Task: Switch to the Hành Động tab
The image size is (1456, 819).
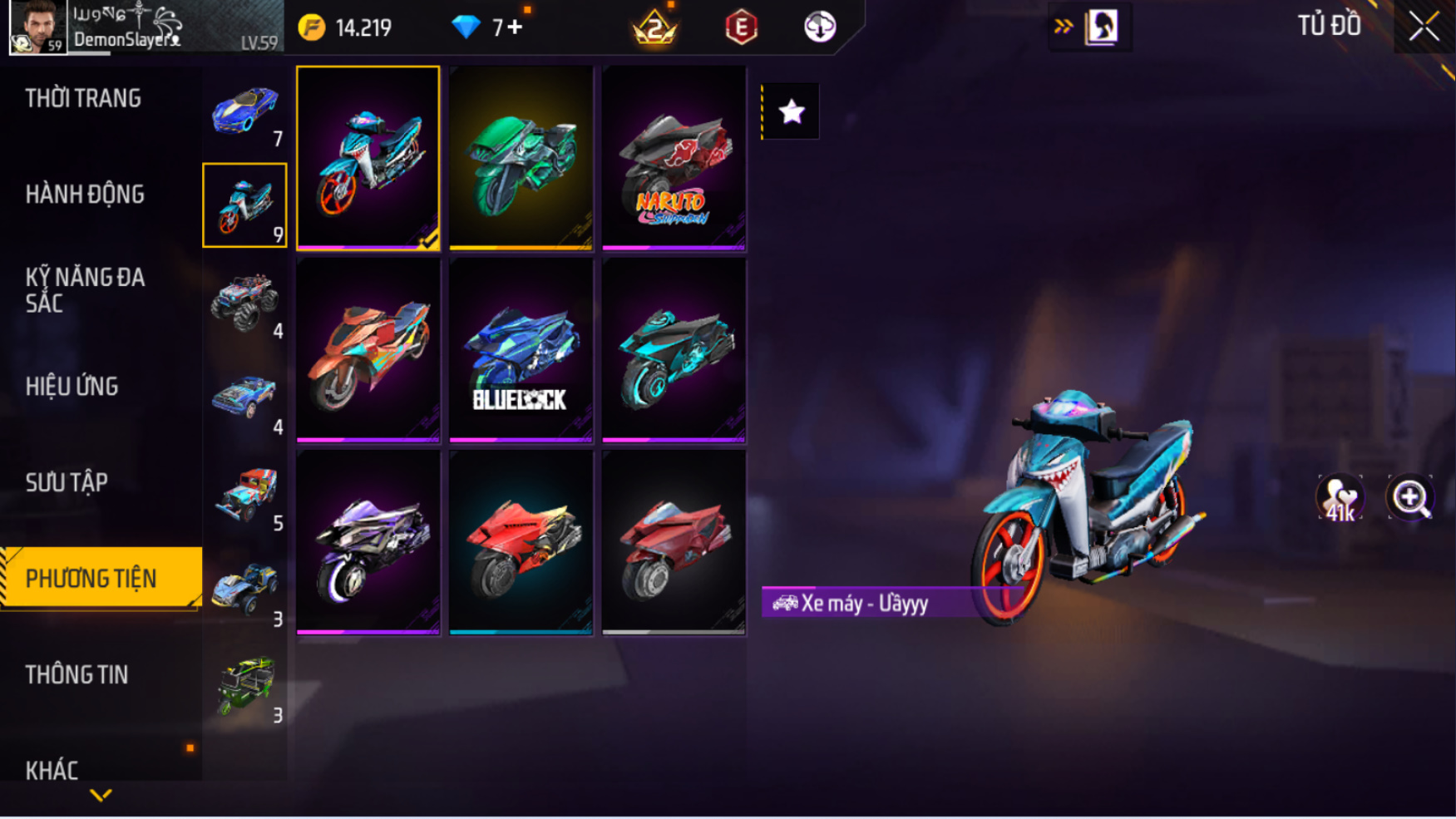Action: point(85,195)
